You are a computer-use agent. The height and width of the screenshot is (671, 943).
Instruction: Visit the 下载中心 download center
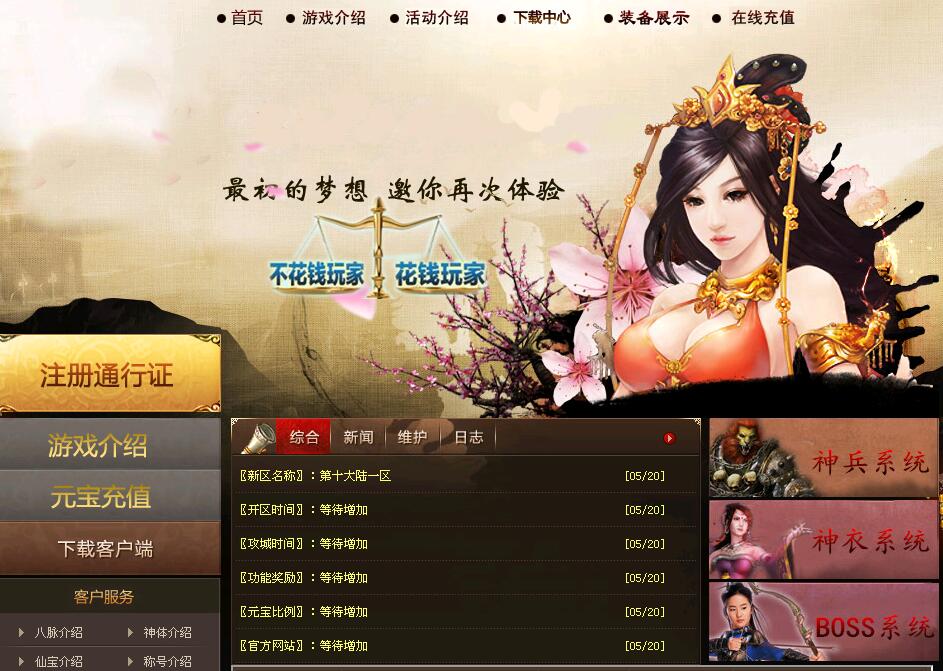coord(542,18)
